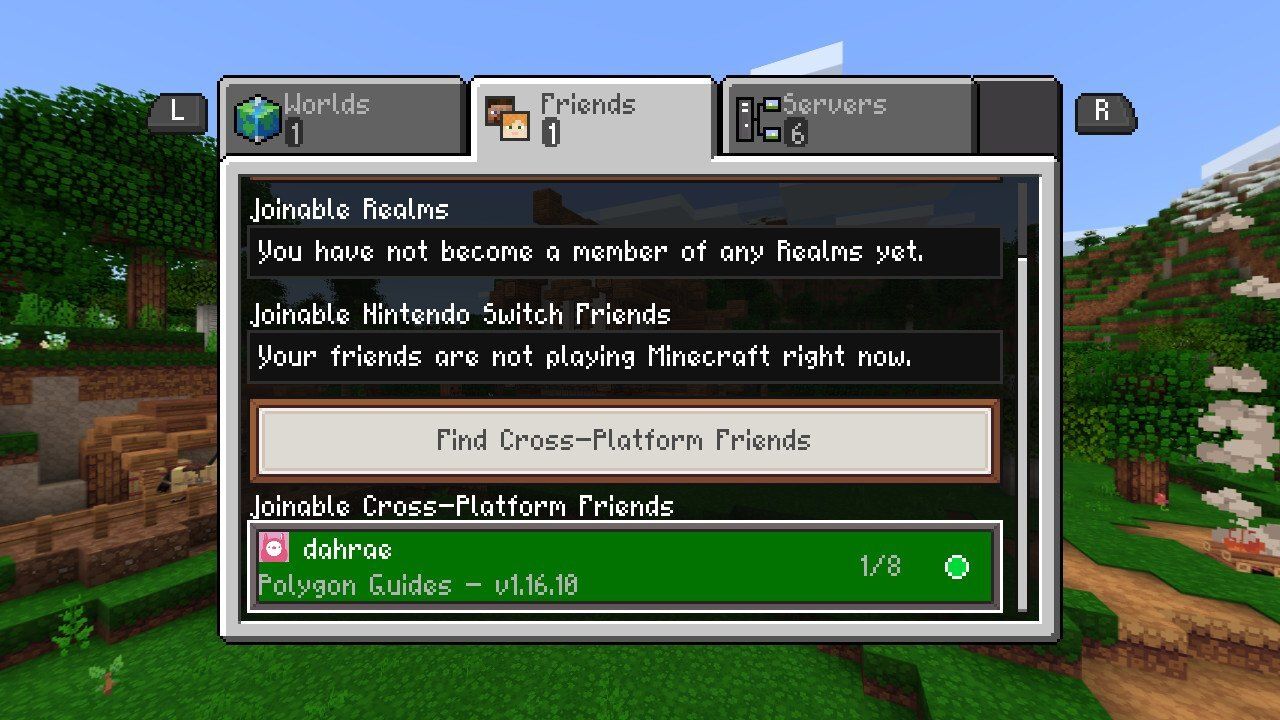The image size is (1280, 720).
Task: Click the L shoulder button indicator
Action: (x=176, y=113)
